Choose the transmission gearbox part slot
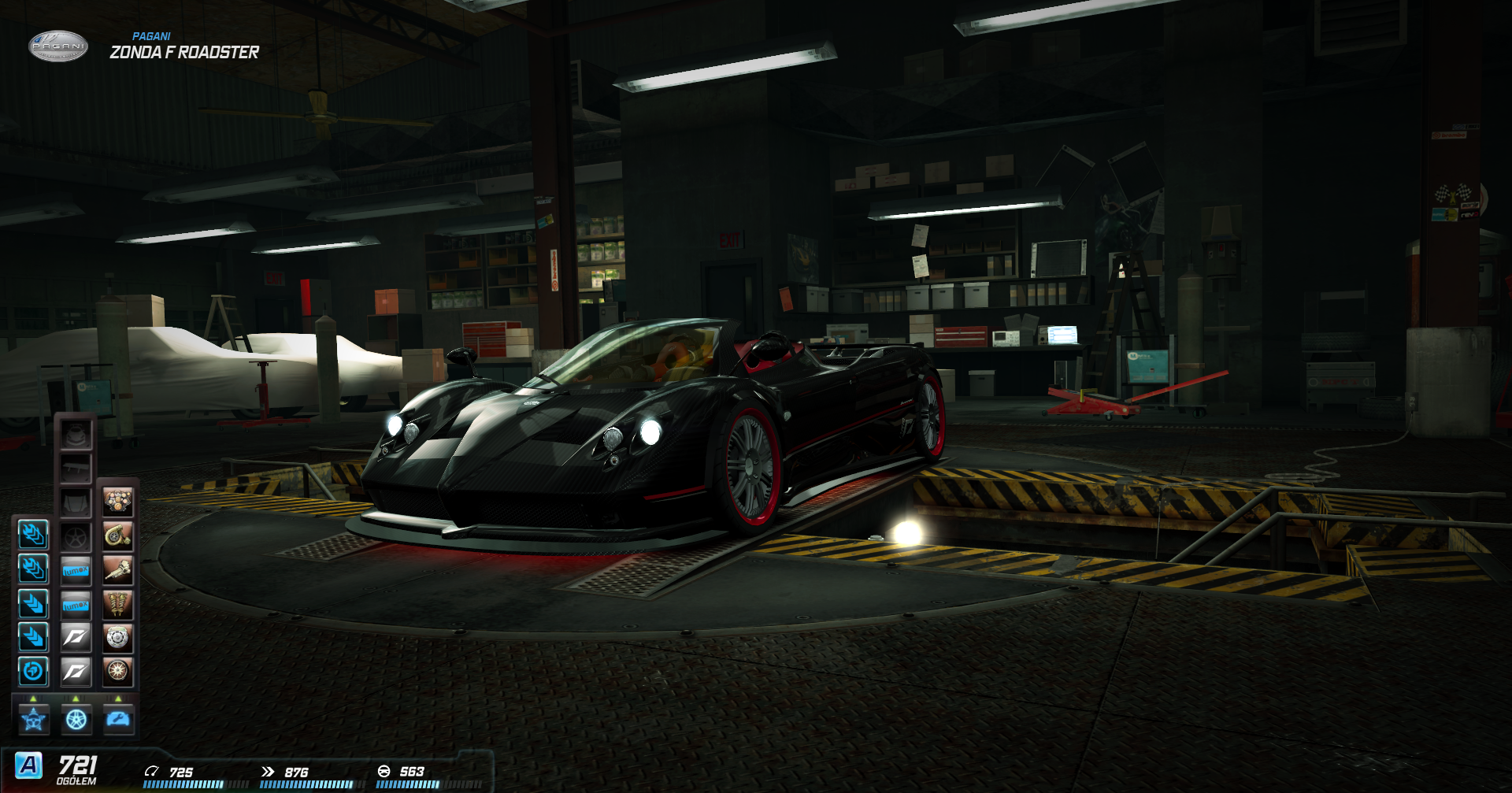Viewport: 1512px width, 793px height. [117, 570]
